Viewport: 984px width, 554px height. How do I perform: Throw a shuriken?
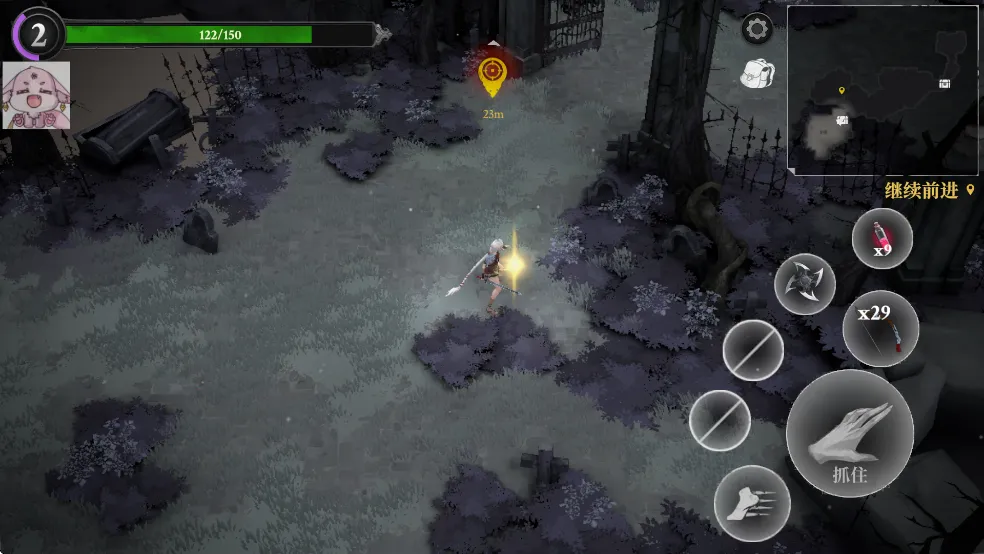pos(804,284)
